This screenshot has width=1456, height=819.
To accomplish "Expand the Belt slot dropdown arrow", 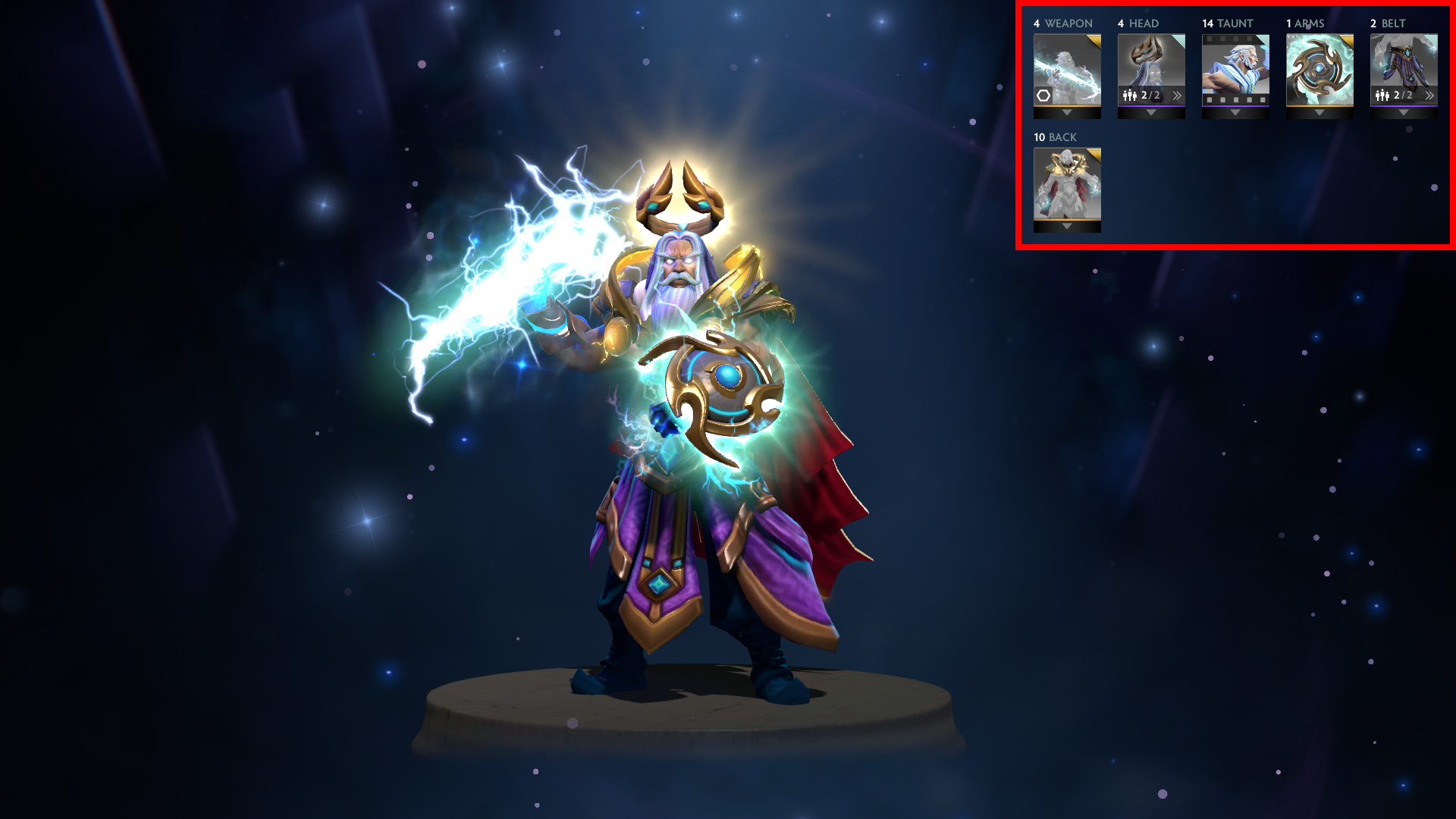I will [1404, 113].
